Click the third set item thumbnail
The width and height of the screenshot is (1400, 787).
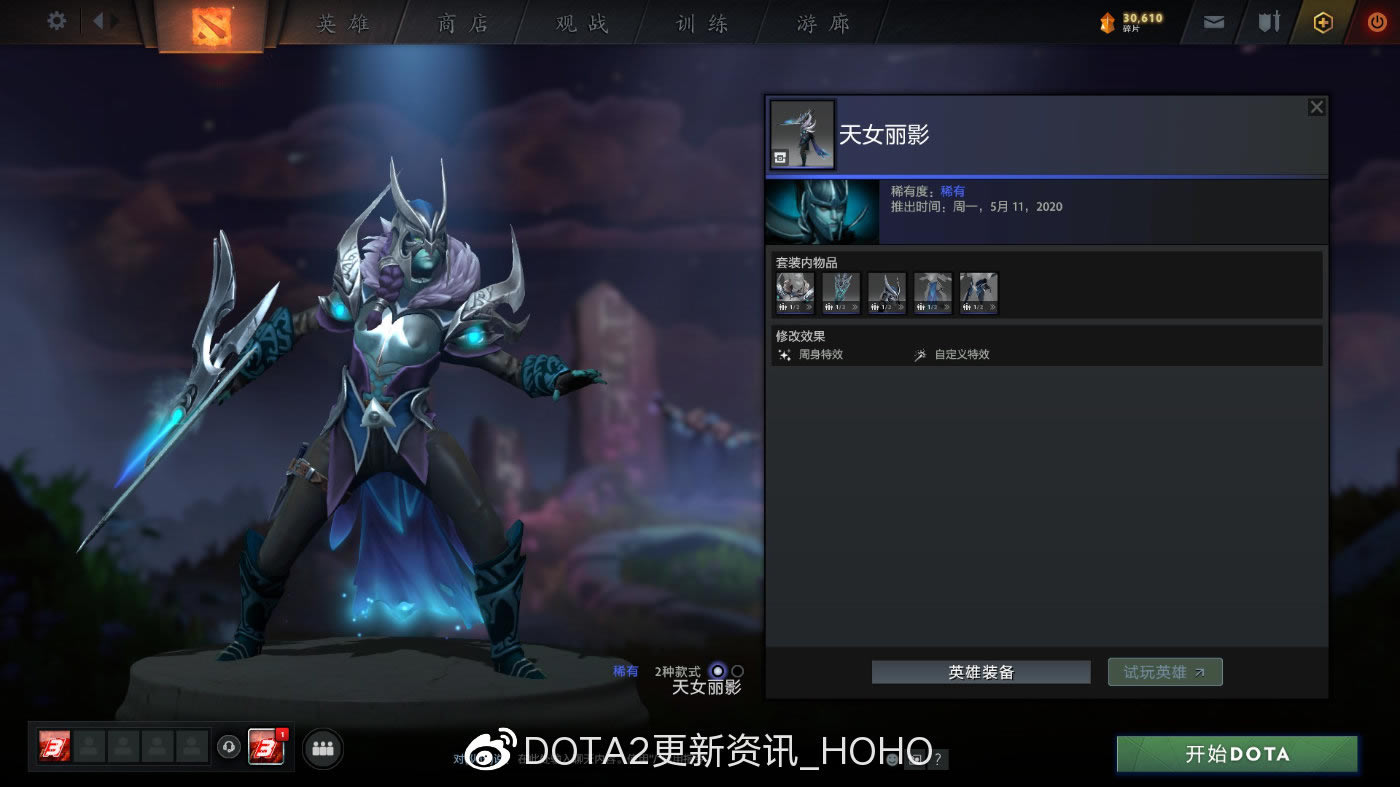tap(886, 290)
